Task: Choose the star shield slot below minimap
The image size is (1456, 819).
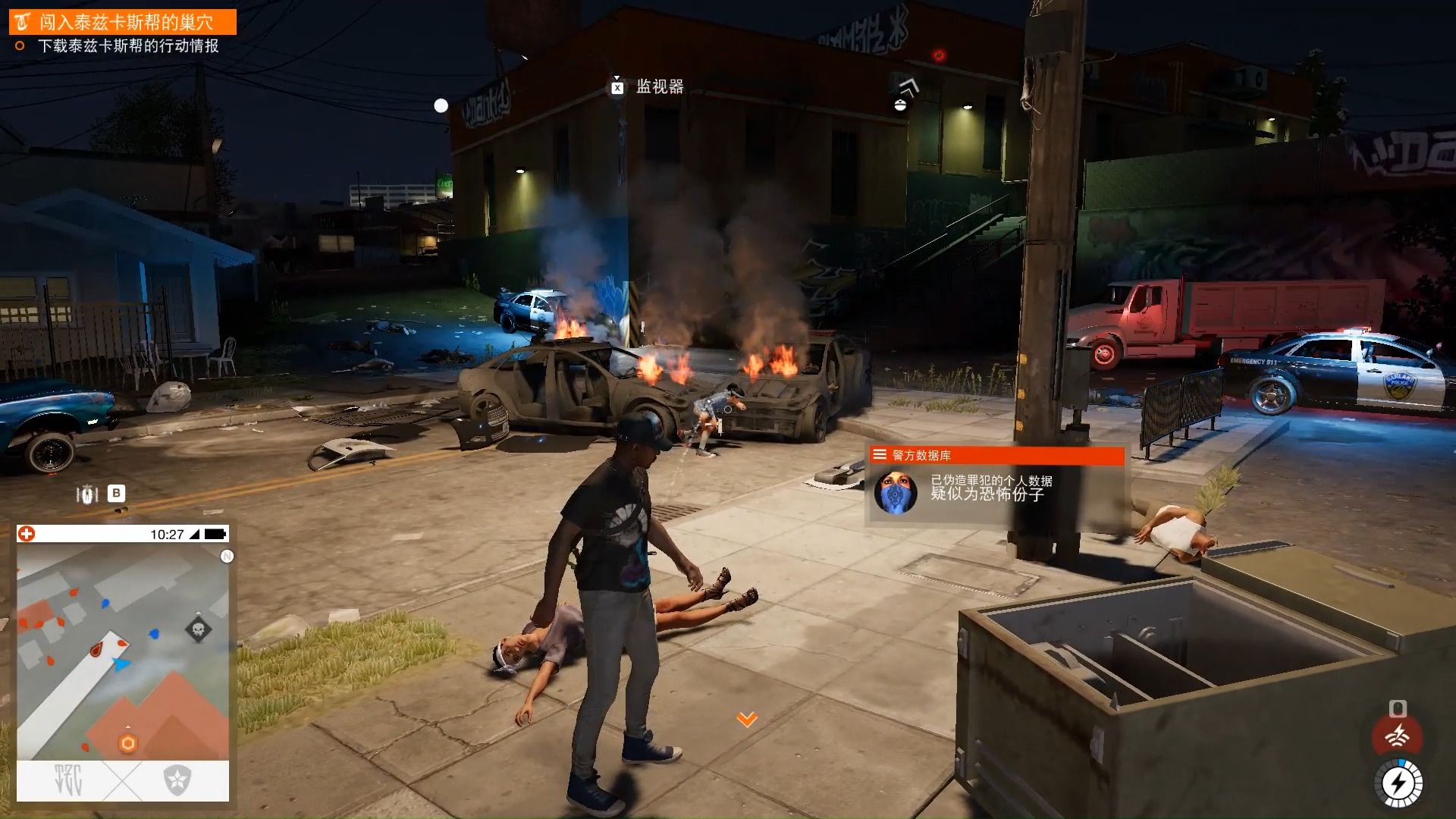Action: 177,780
